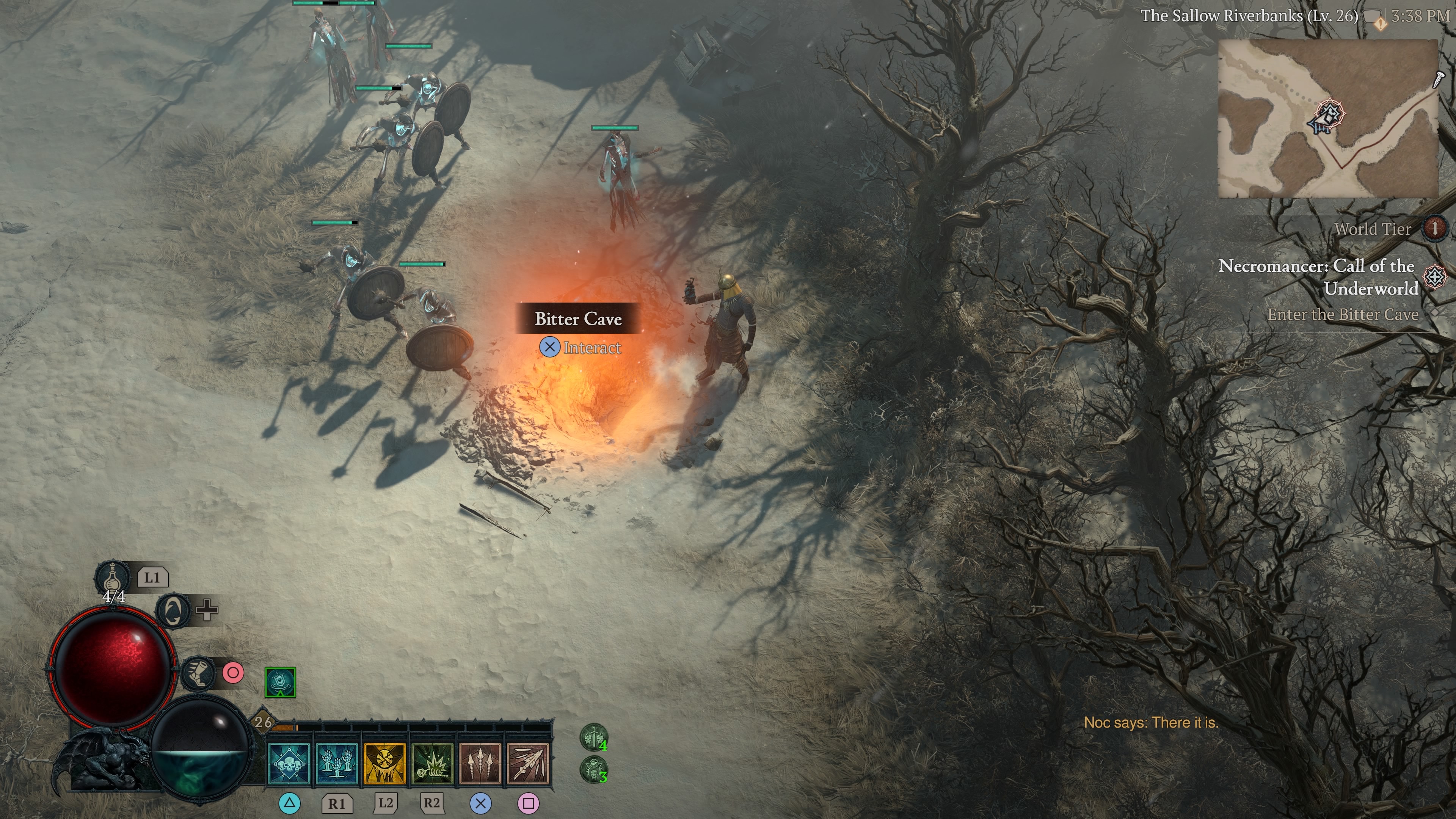Image resolution: width=1456 pixels, height=819 pixels.
Task: Select the green-bordered shield buff icon
Action: (x=280, y=682)
